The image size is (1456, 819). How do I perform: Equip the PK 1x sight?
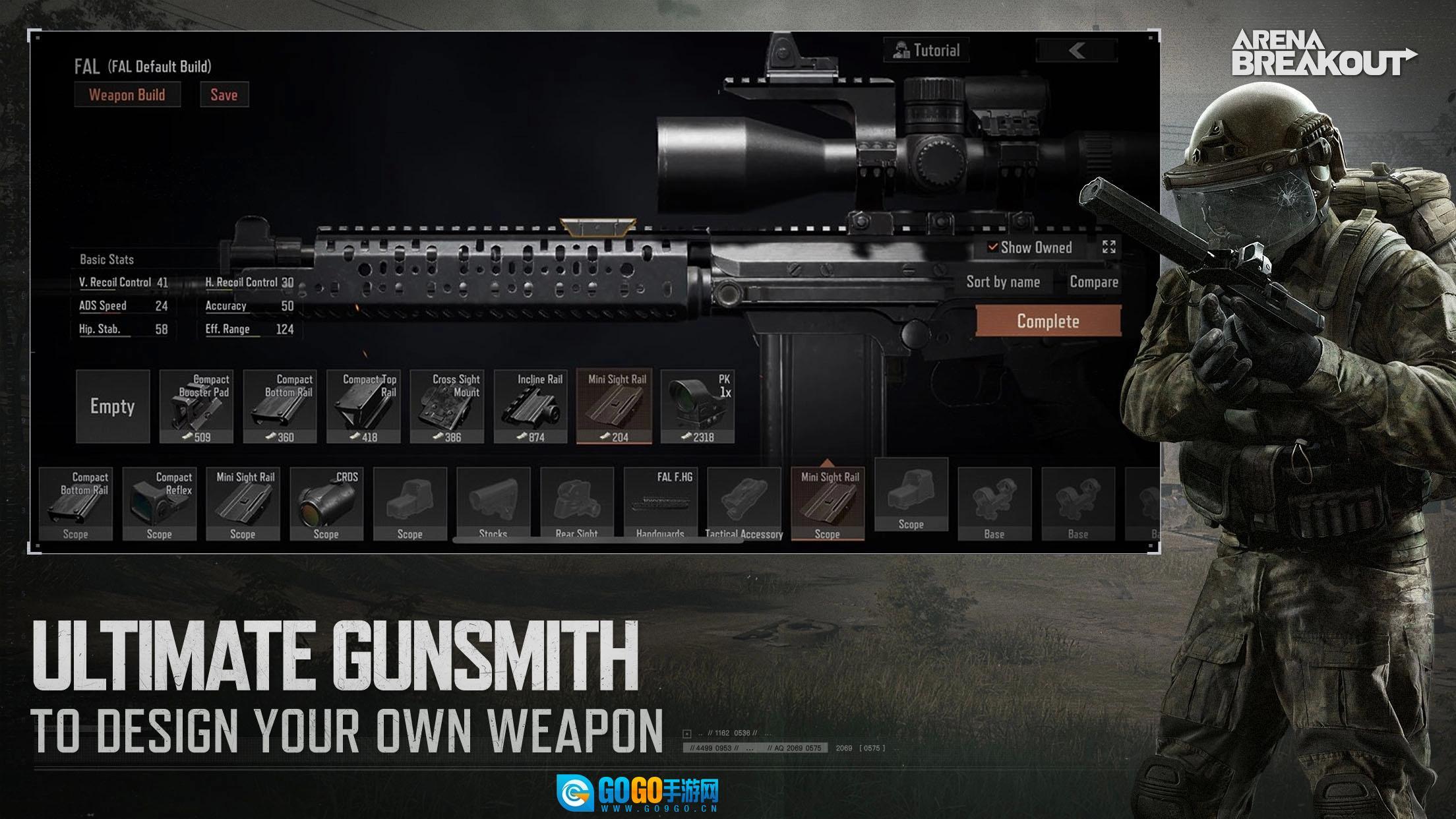(x=698, y=406)
